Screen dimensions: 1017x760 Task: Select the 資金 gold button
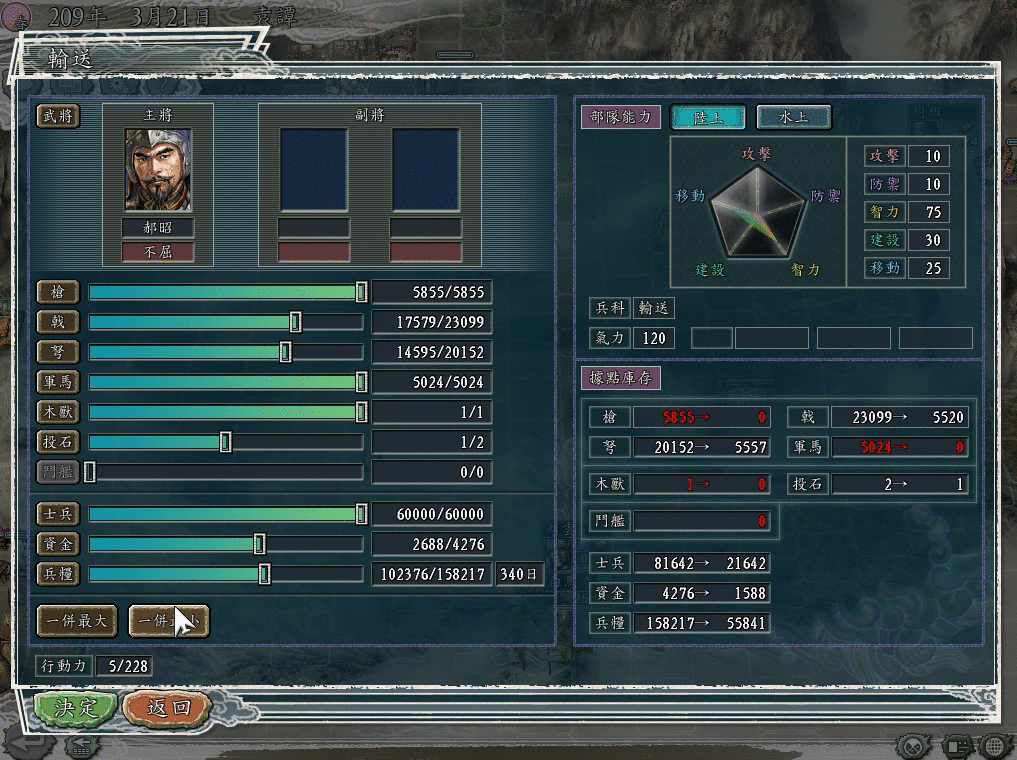[x=58, y=544]
